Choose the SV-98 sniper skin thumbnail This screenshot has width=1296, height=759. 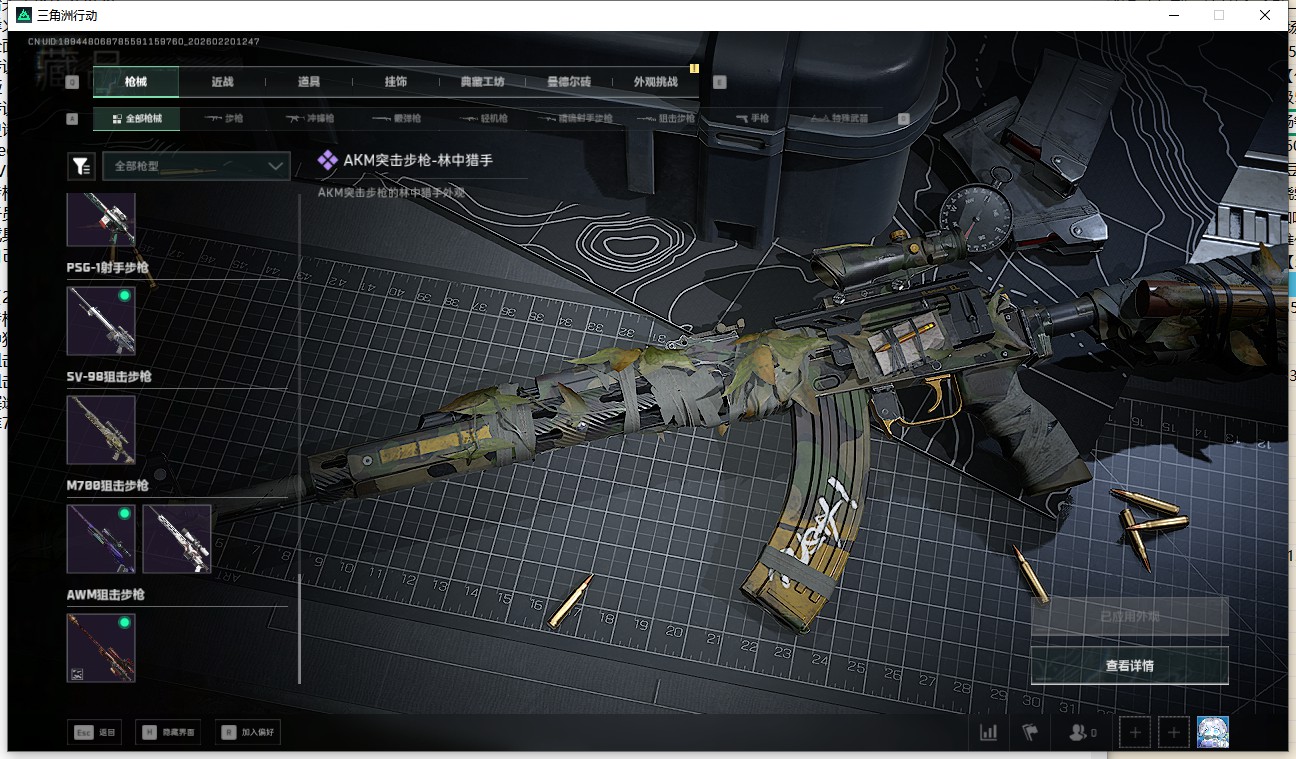(x=101, y=430)
